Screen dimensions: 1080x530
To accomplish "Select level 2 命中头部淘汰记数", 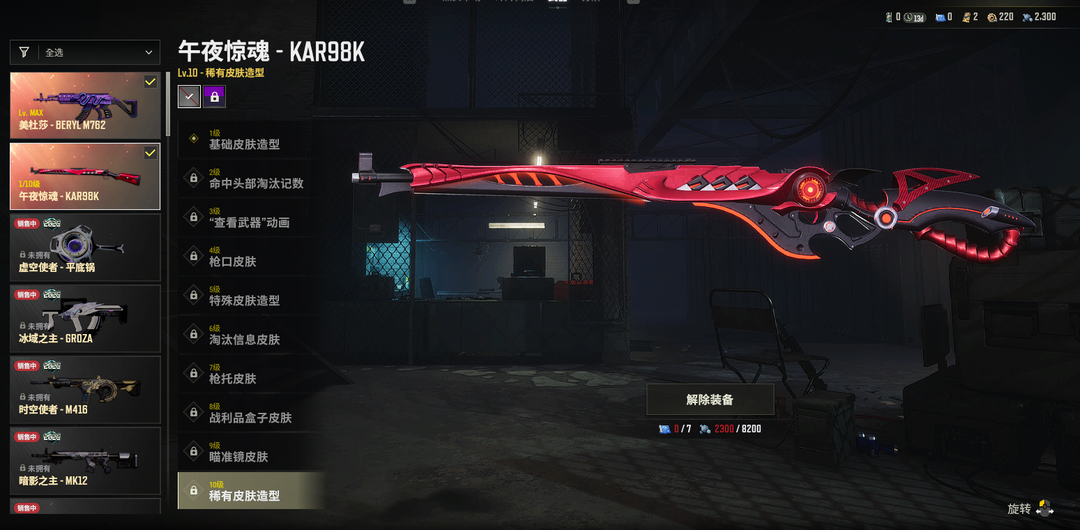I will pyautogui.click(x=250, y=178).
